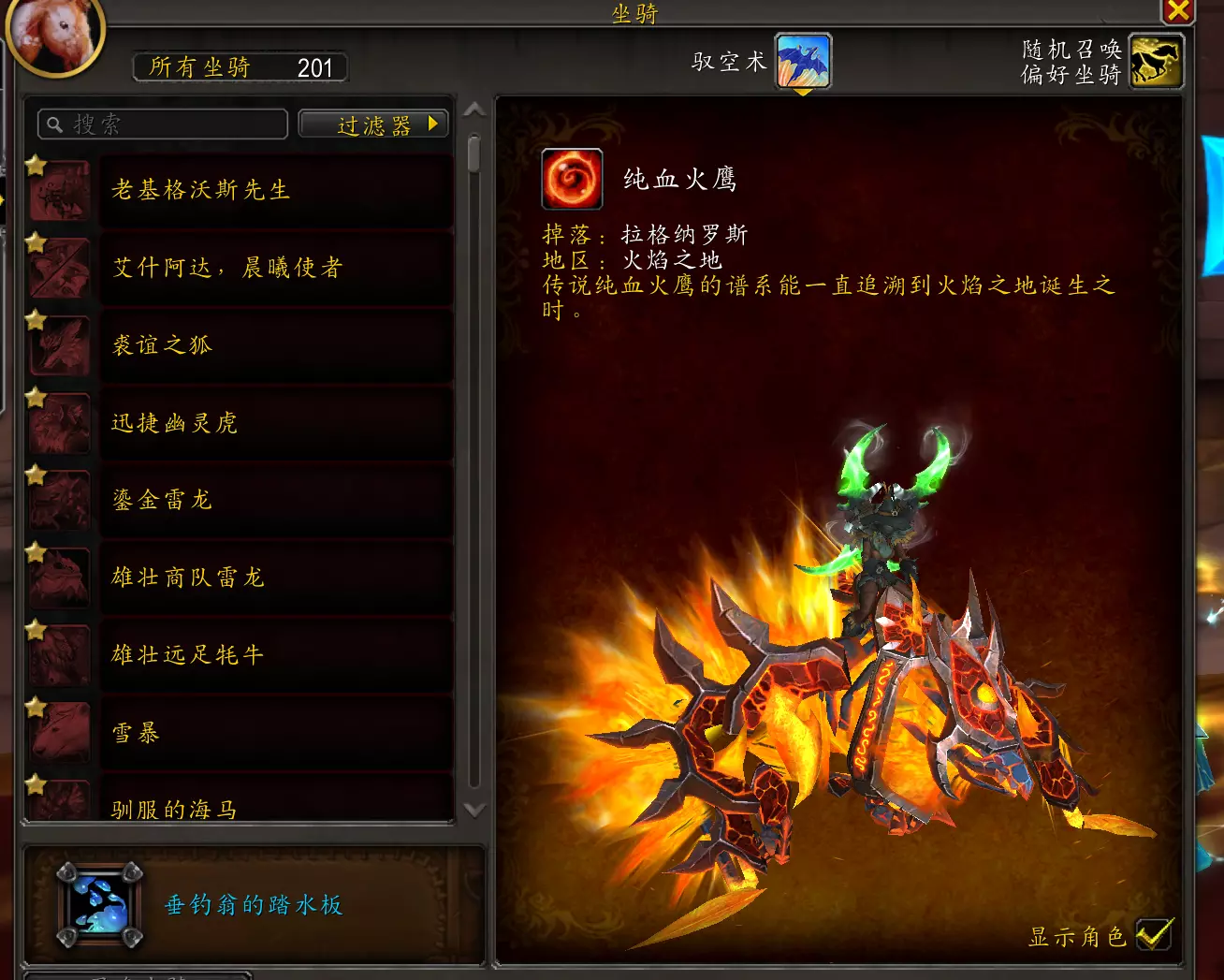Screen dimensions: 1224x980
Task: Unfavorite 雪暴 by clicking its star
Action: tap(36, 708)
